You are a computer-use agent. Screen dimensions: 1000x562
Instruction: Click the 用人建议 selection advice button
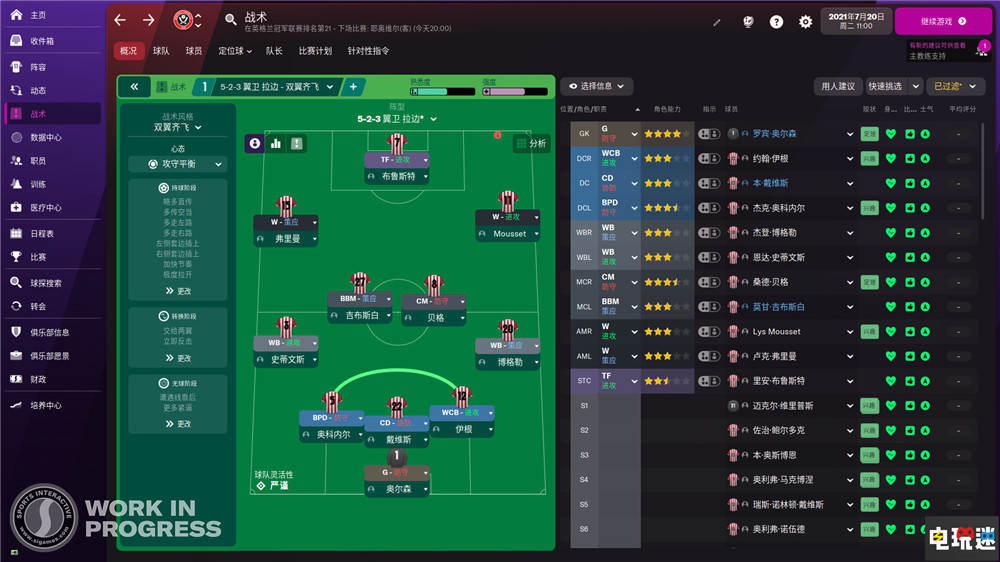click(x=837, y=86)
